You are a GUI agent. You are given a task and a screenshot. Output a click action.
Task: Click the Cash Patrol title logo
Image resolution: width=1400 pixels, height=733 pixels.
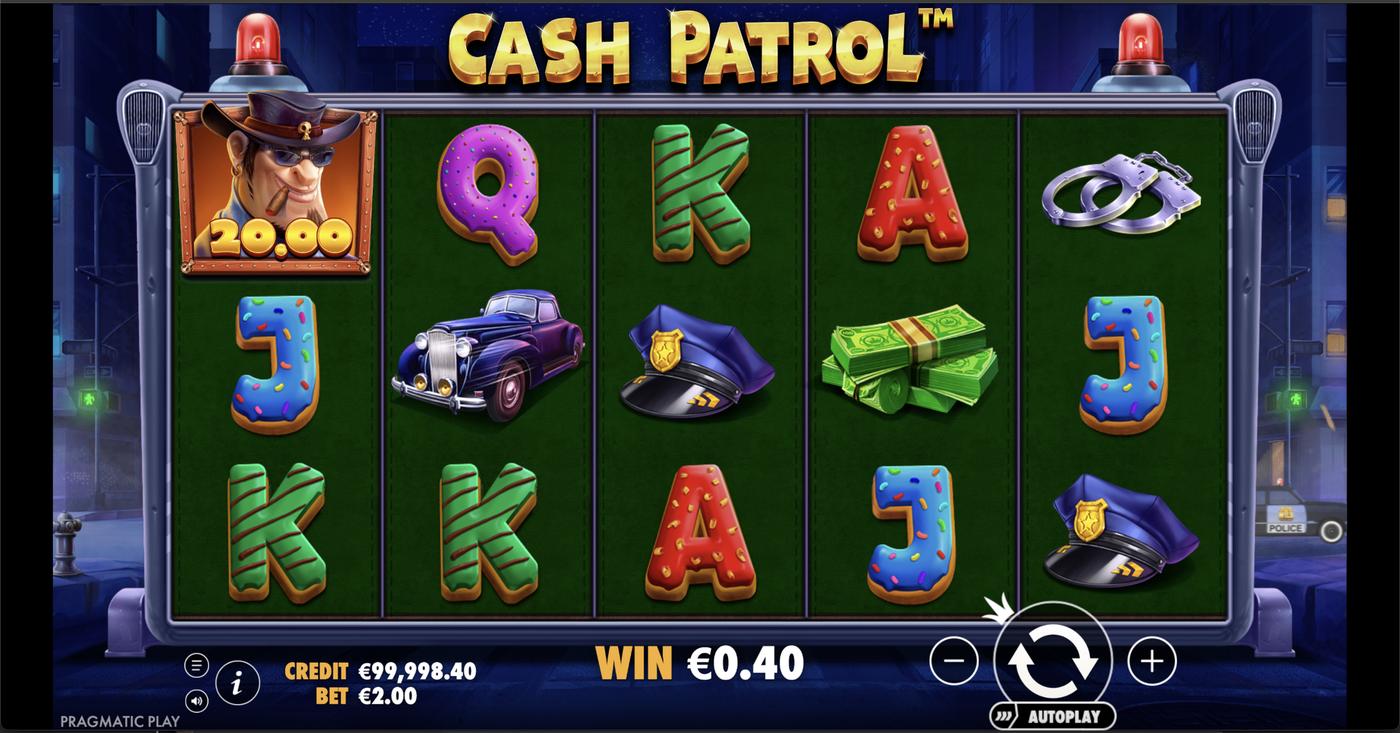[699, 47]
